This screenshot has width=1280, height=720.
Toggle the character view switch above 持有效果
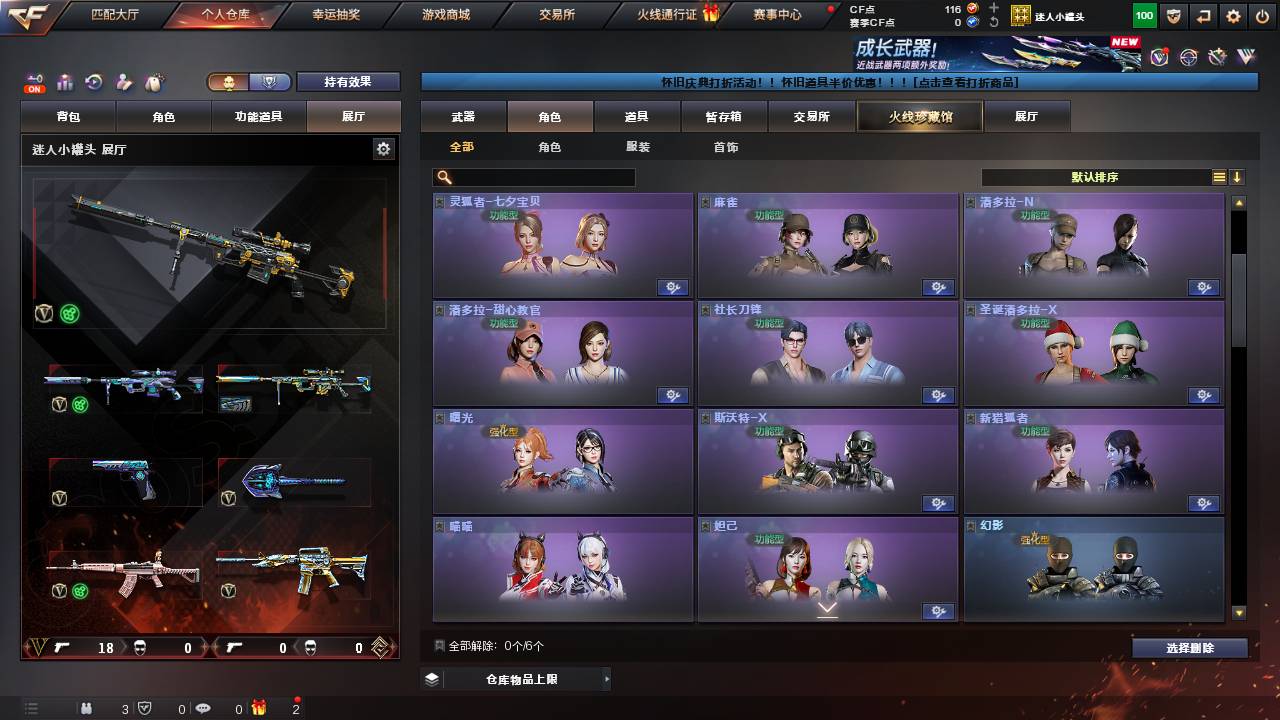[x=248, y=83]
